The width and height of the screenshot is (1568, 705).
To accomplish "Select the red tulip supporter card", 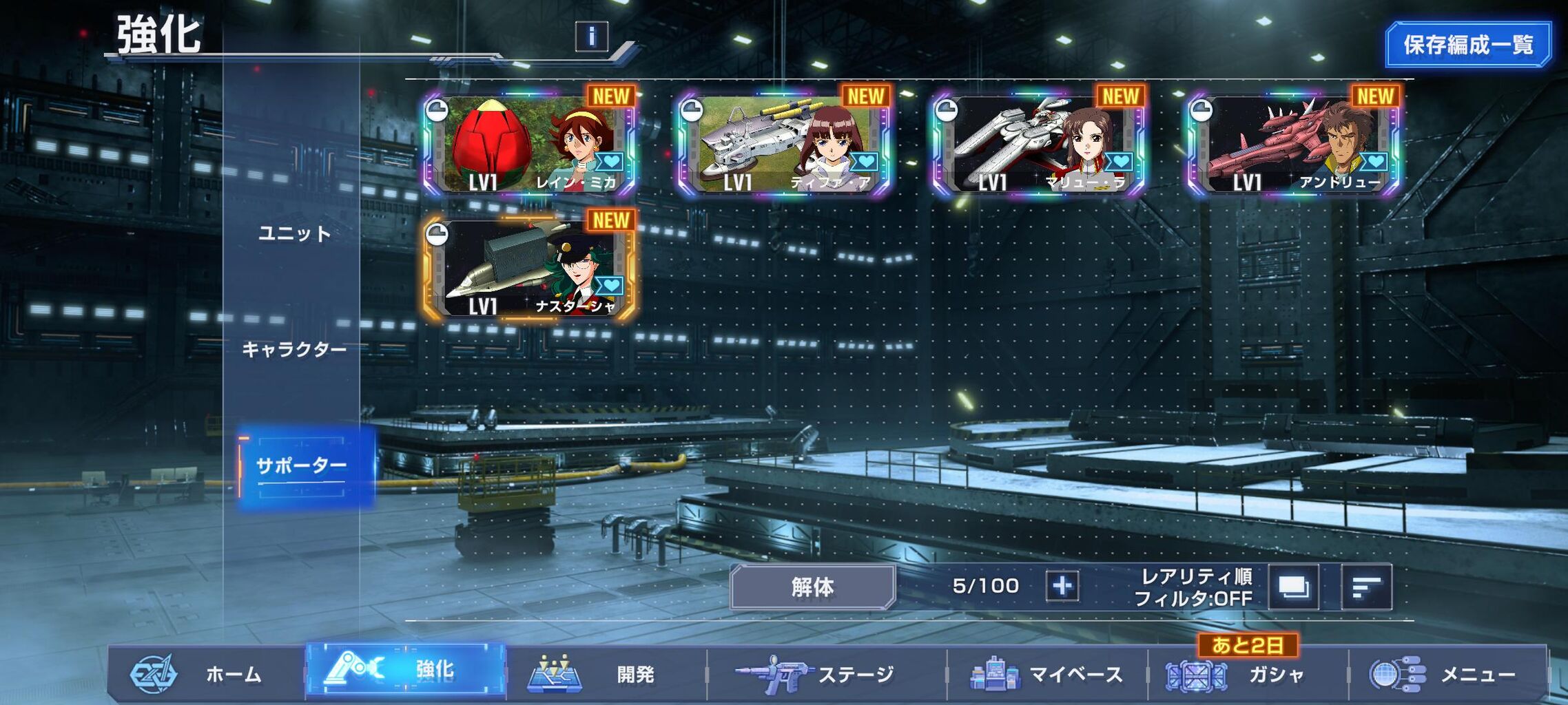I will coord(529,145).
